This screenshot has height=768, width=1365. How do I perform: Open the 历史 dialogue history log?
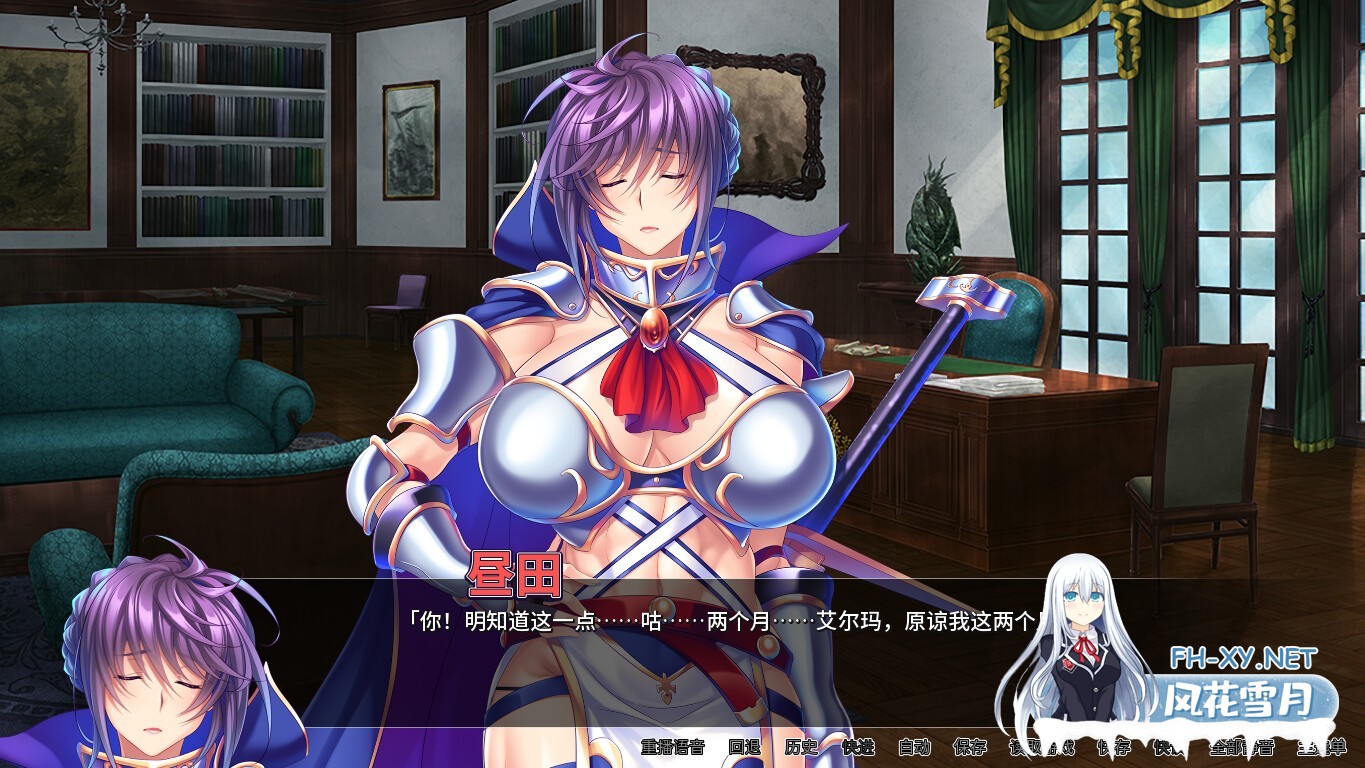(801, 747)
